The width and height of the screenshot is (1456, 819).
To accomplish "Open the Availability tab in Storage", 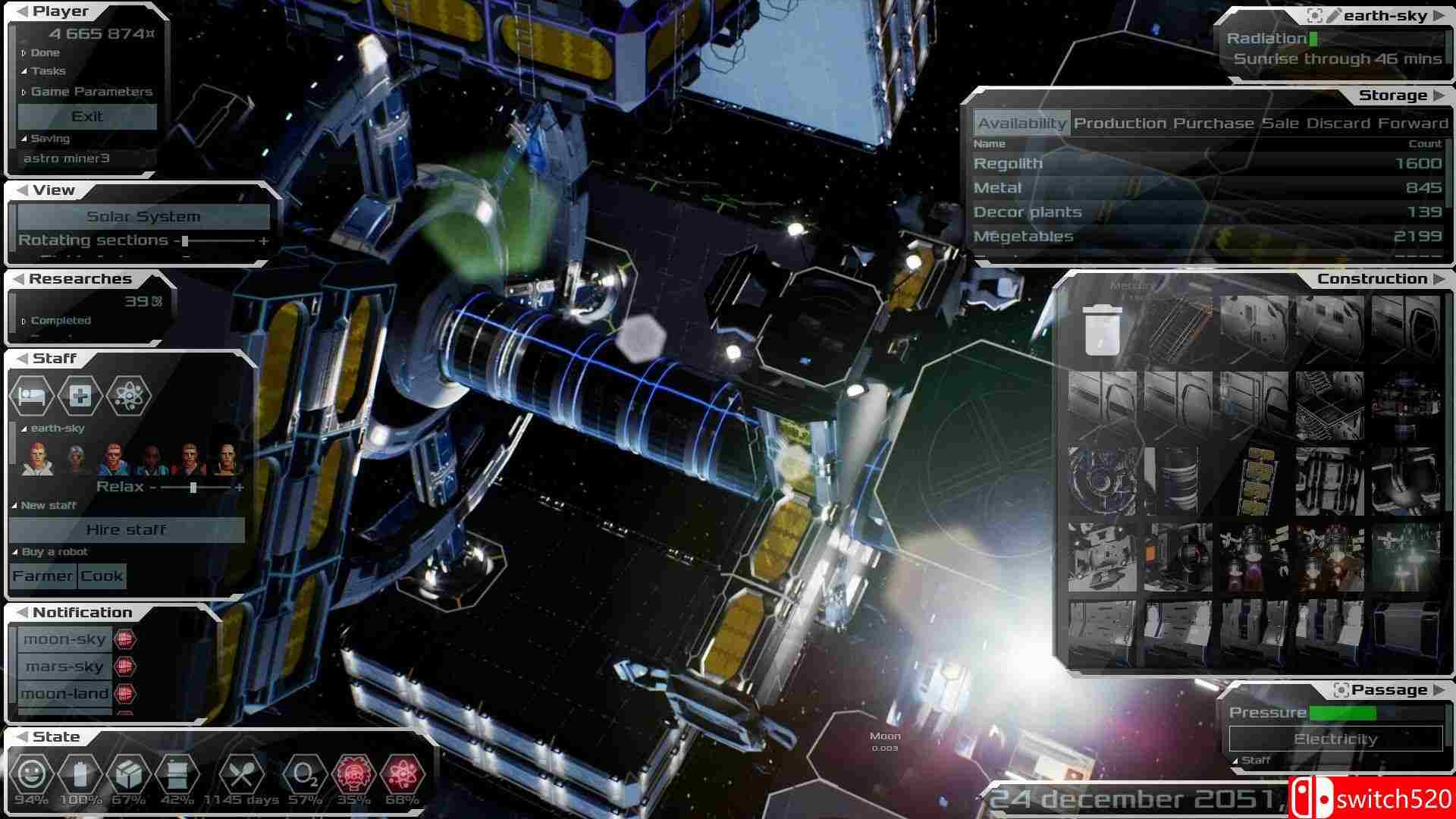I will pyautogui.click(x=1021, y=122).
